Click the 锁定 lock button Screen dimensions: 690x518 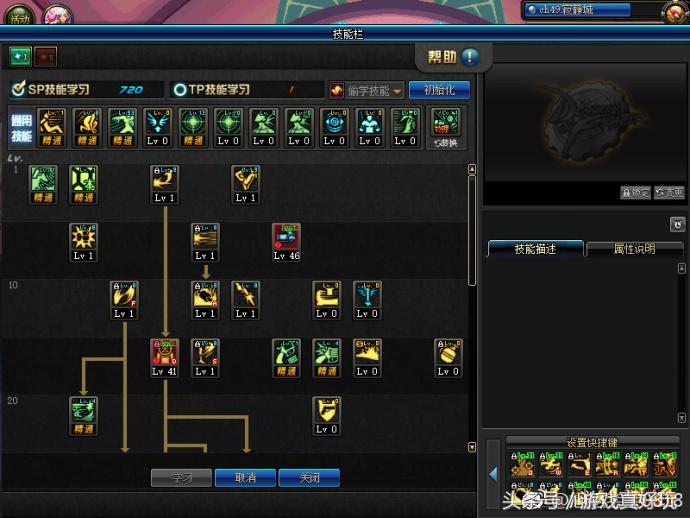(x=635, y=193)
